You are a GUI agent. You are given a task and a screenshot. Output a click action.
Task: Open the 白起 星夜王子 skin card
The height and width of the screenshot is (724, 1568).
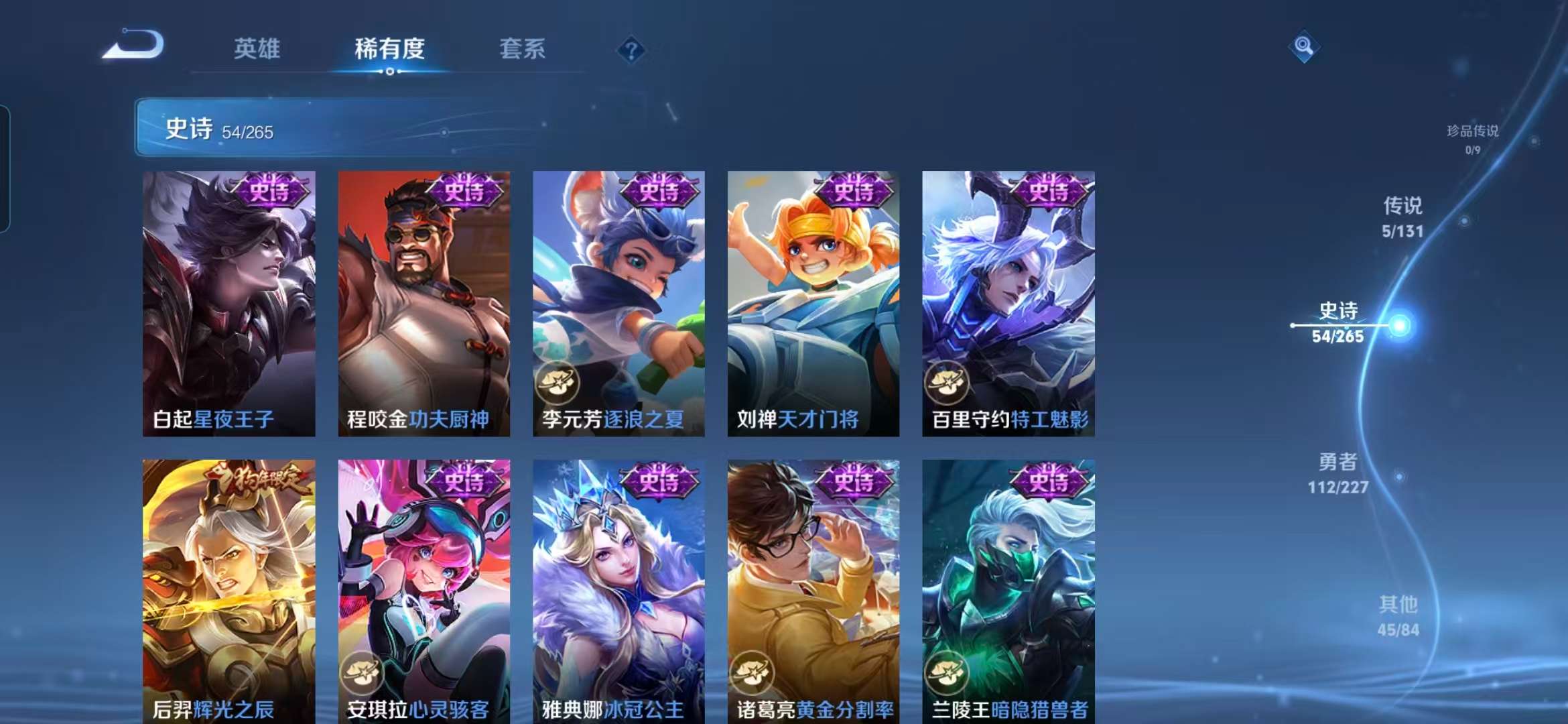[x=228, y=303]
